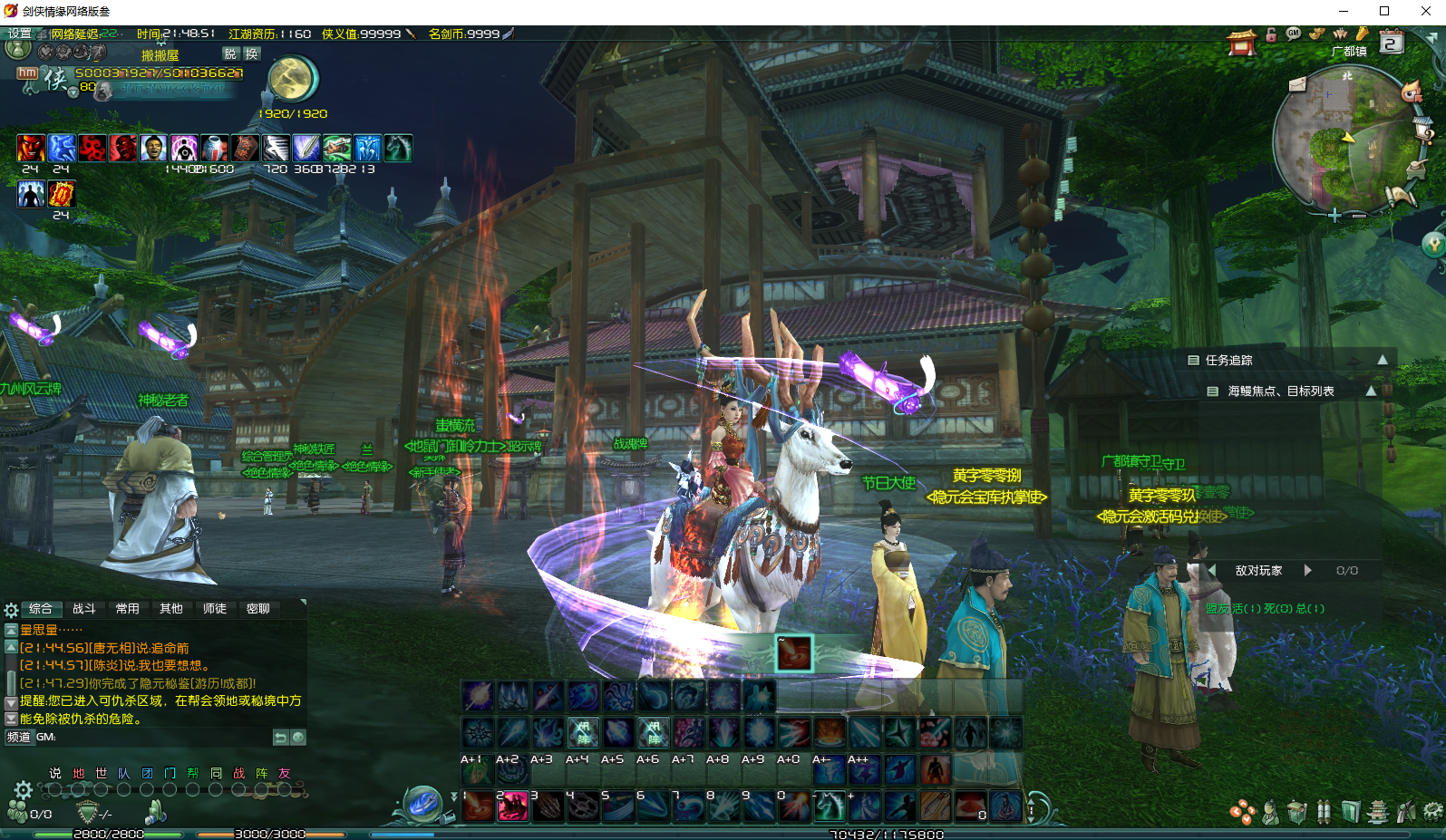Open the red pavilion shop icon
1446x840 pixels.
point(1241,42)
